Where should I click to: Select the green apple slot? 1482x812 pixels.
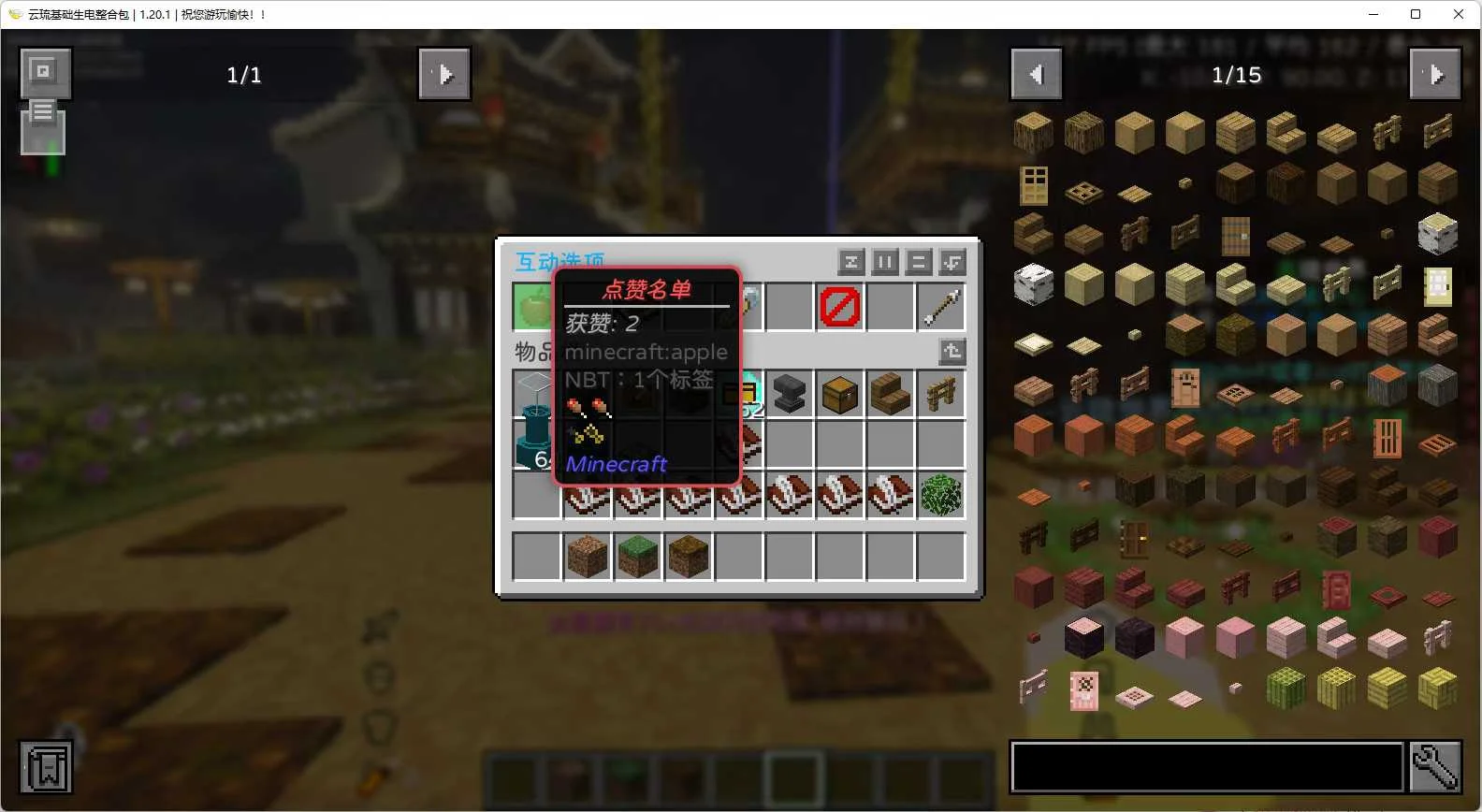533,306
